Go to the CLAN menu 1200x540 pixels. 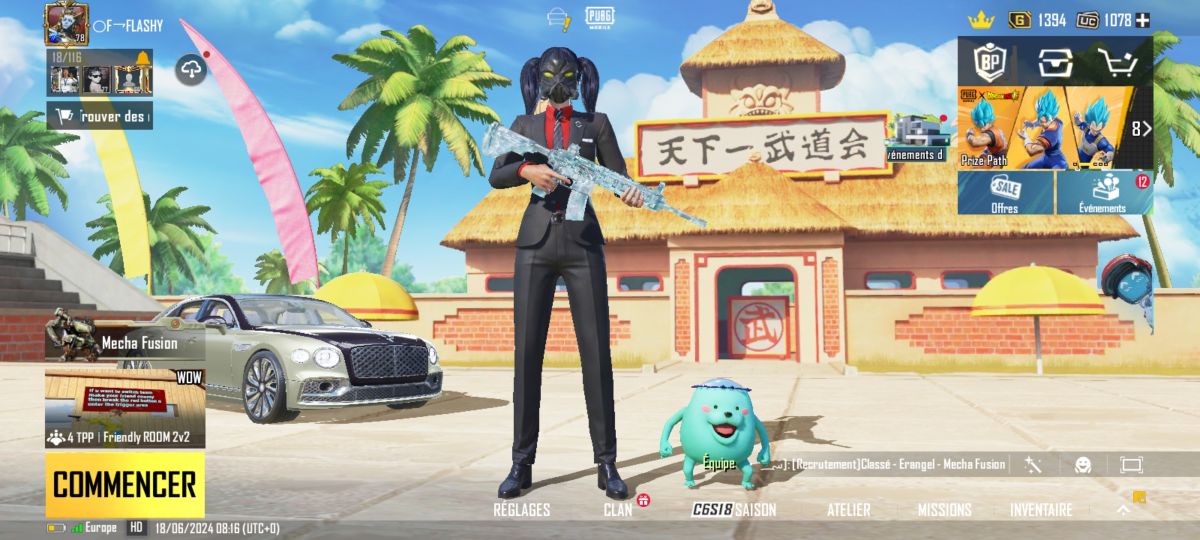pyautogui.click(x=618, y=510)
